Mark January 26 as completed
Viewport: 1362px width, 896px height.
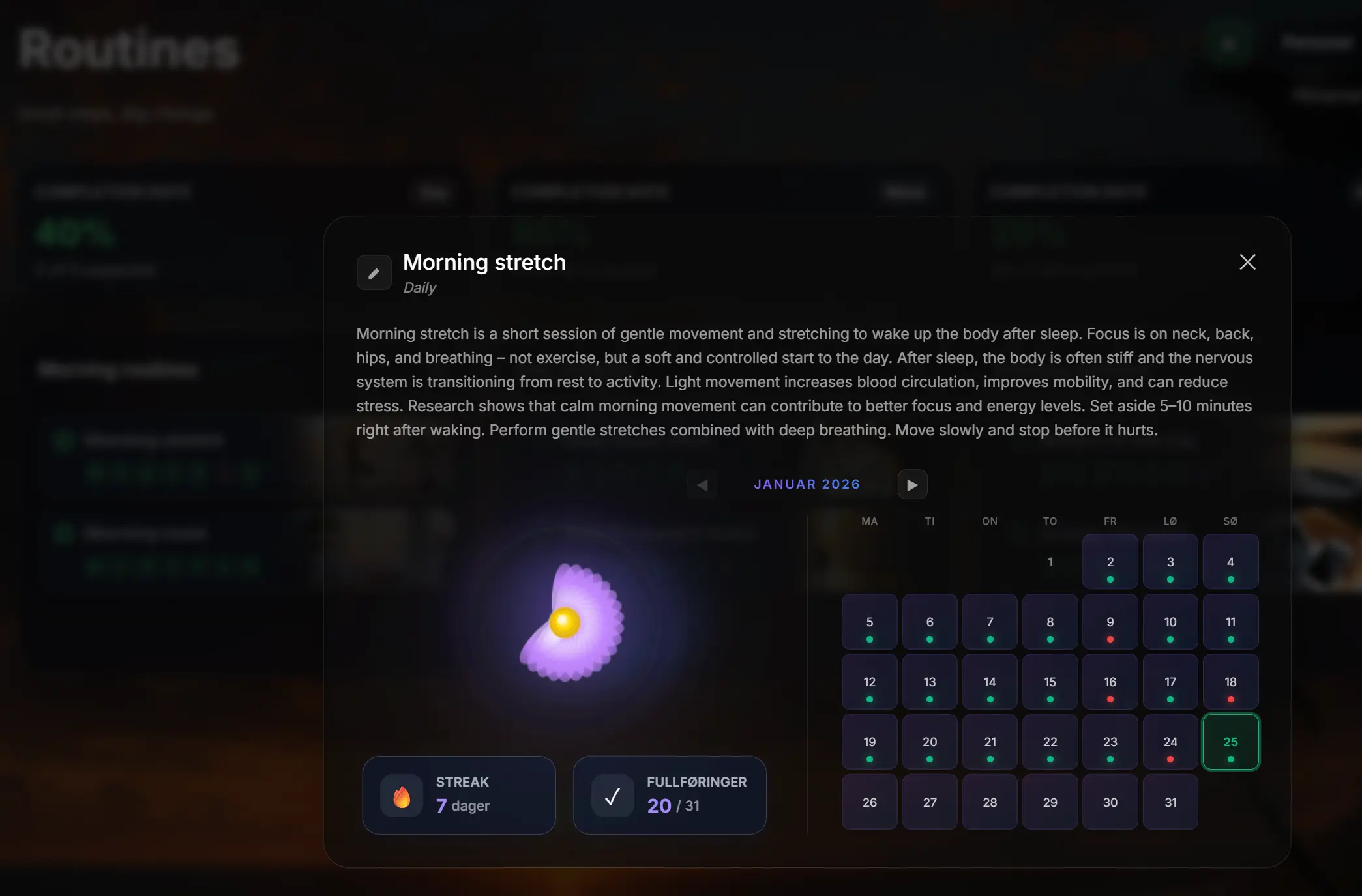pos(869,802)
